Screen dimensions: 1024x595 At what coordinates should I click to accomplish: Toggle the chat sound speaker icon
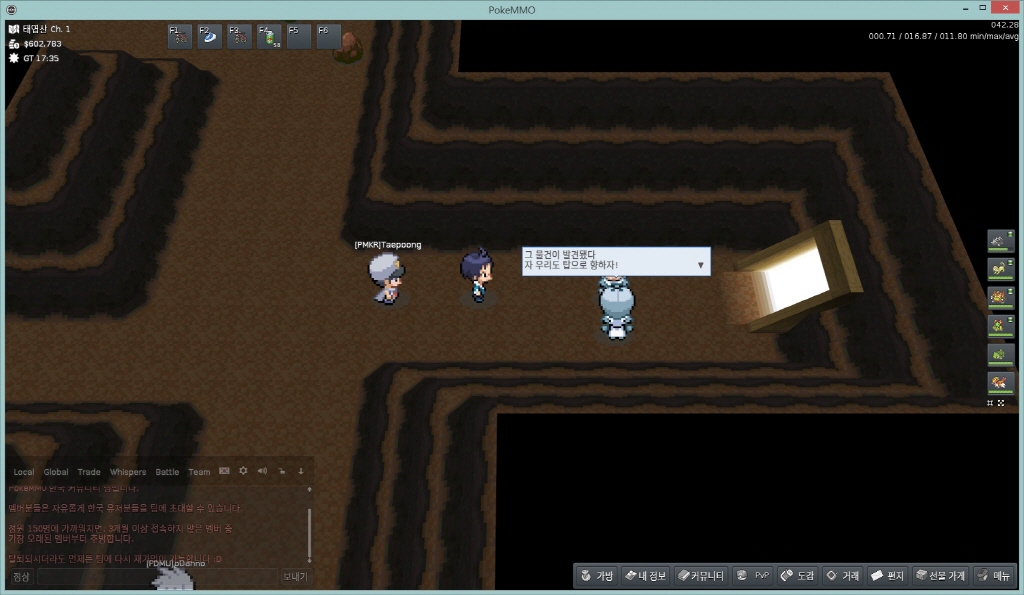(x=261, y=471)
